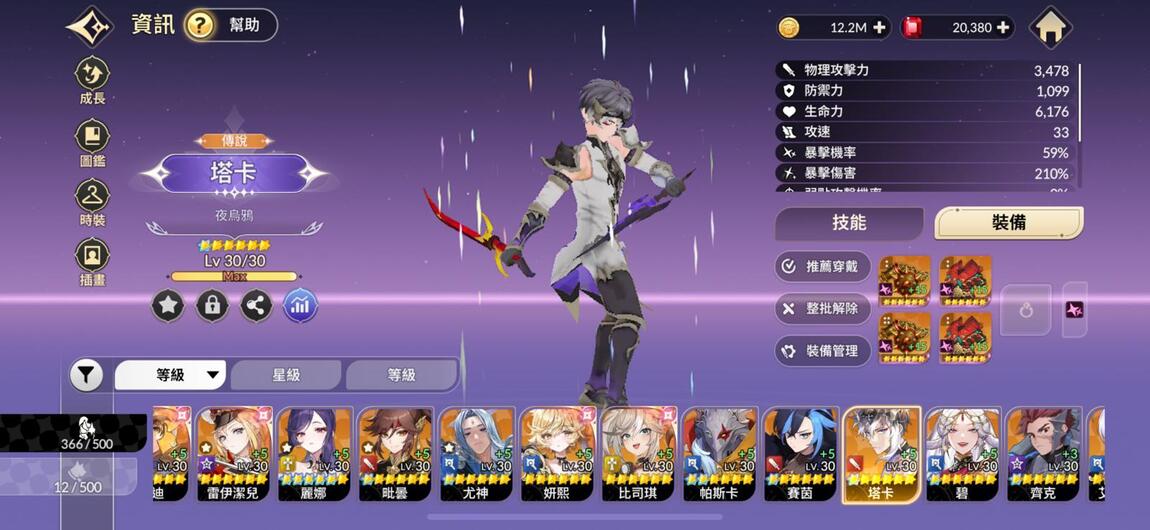Toggle the favorite star button
The width and height of the screenshot is (1150, 530).
pyautogui.click(x=168, y=306)
